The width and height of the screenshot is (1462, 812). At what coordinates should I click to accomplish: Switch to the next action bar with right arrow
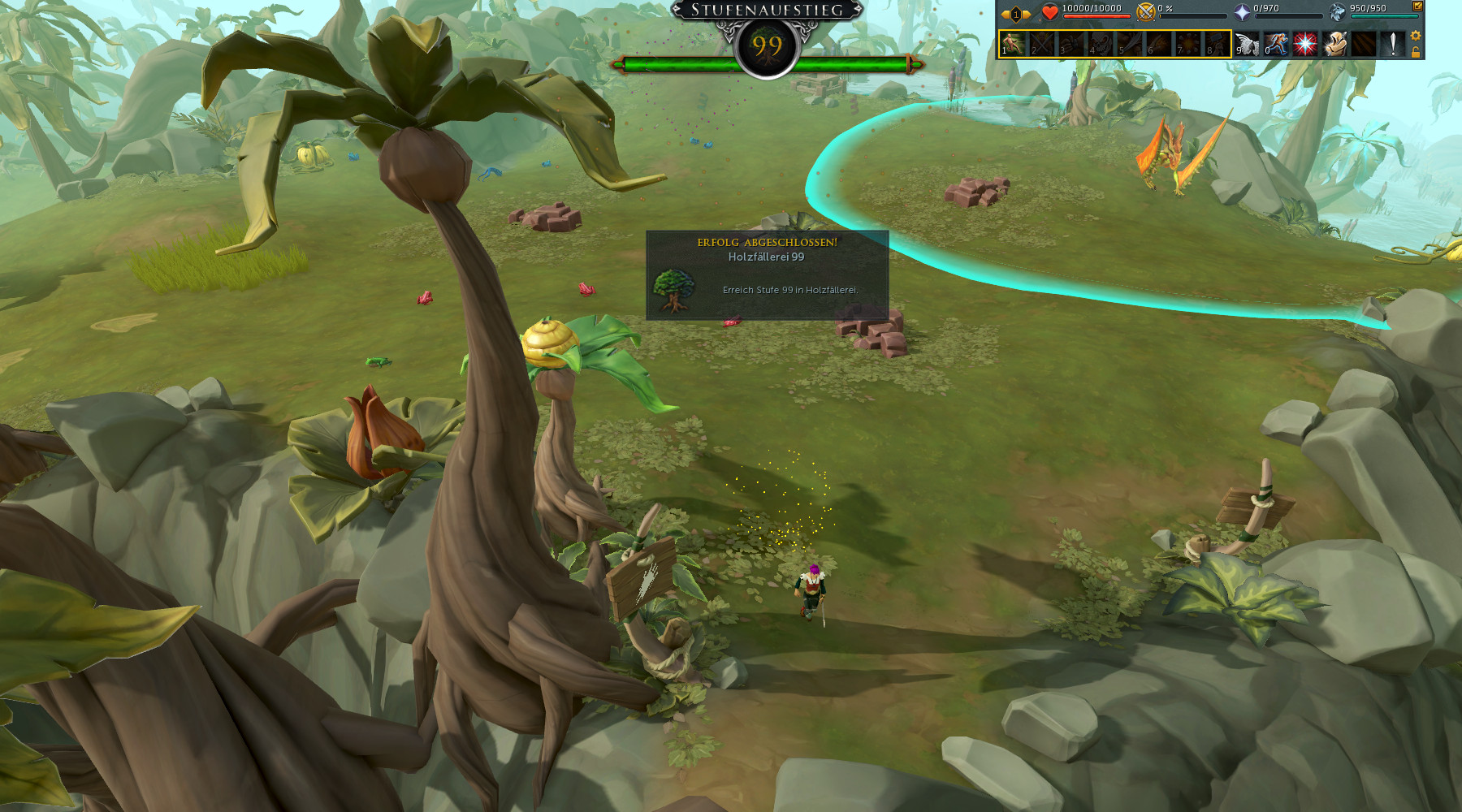point(1027,14)
